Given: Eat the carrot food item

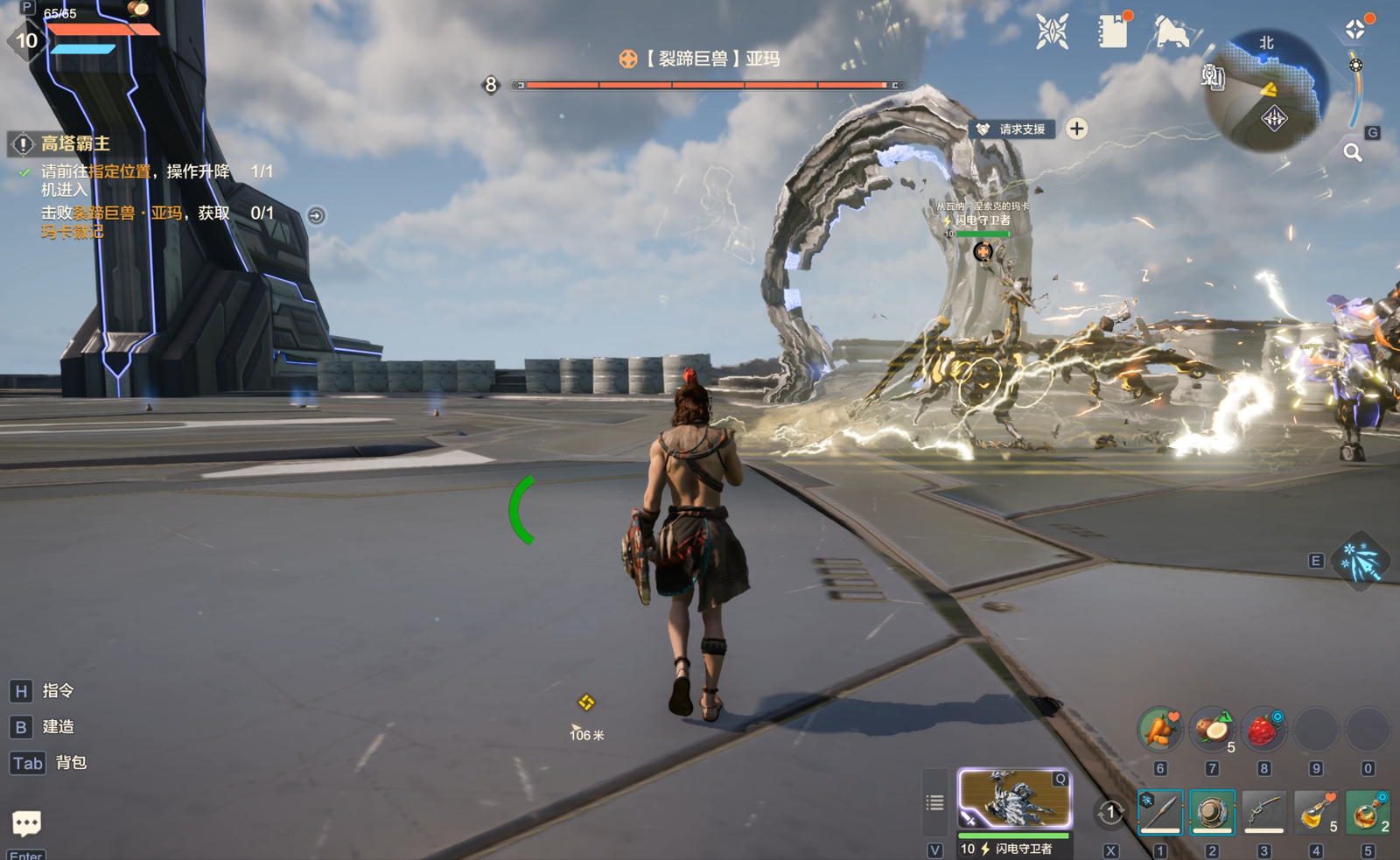Looking at the screenshot, I should coord(1160,729).
